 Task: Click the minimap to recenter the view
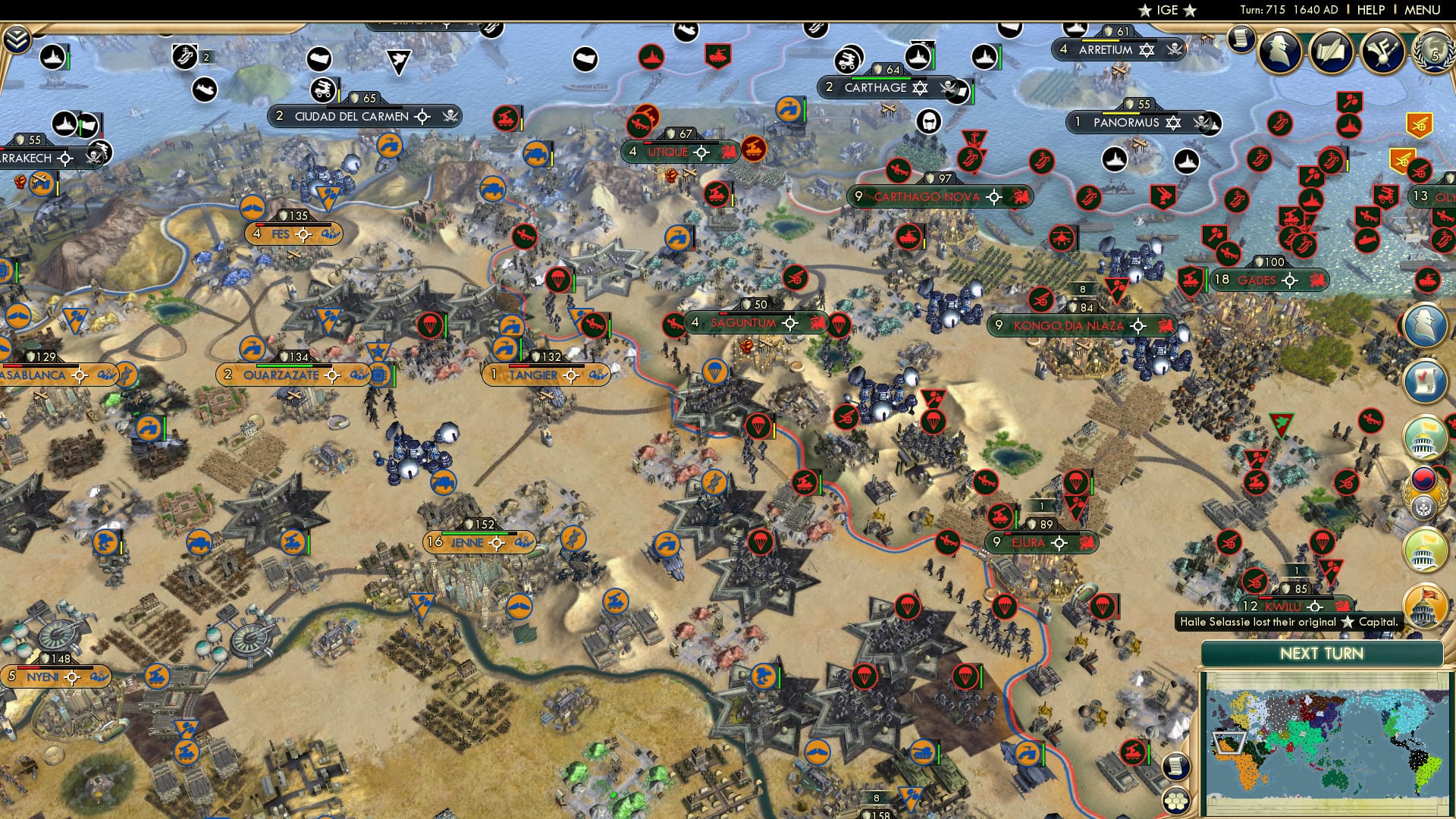click(1331, 739)
